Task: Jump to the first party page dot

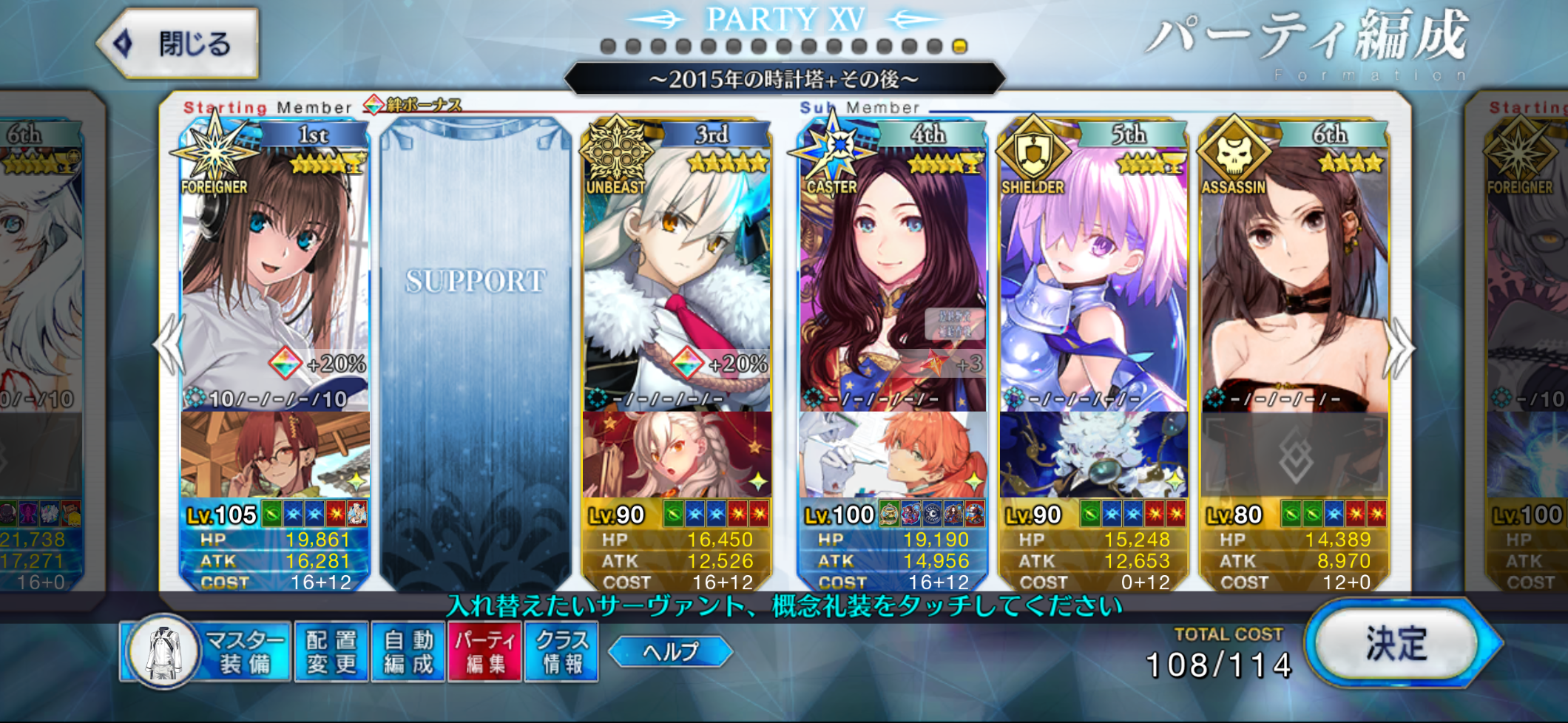Action: [x=609, y=47]
